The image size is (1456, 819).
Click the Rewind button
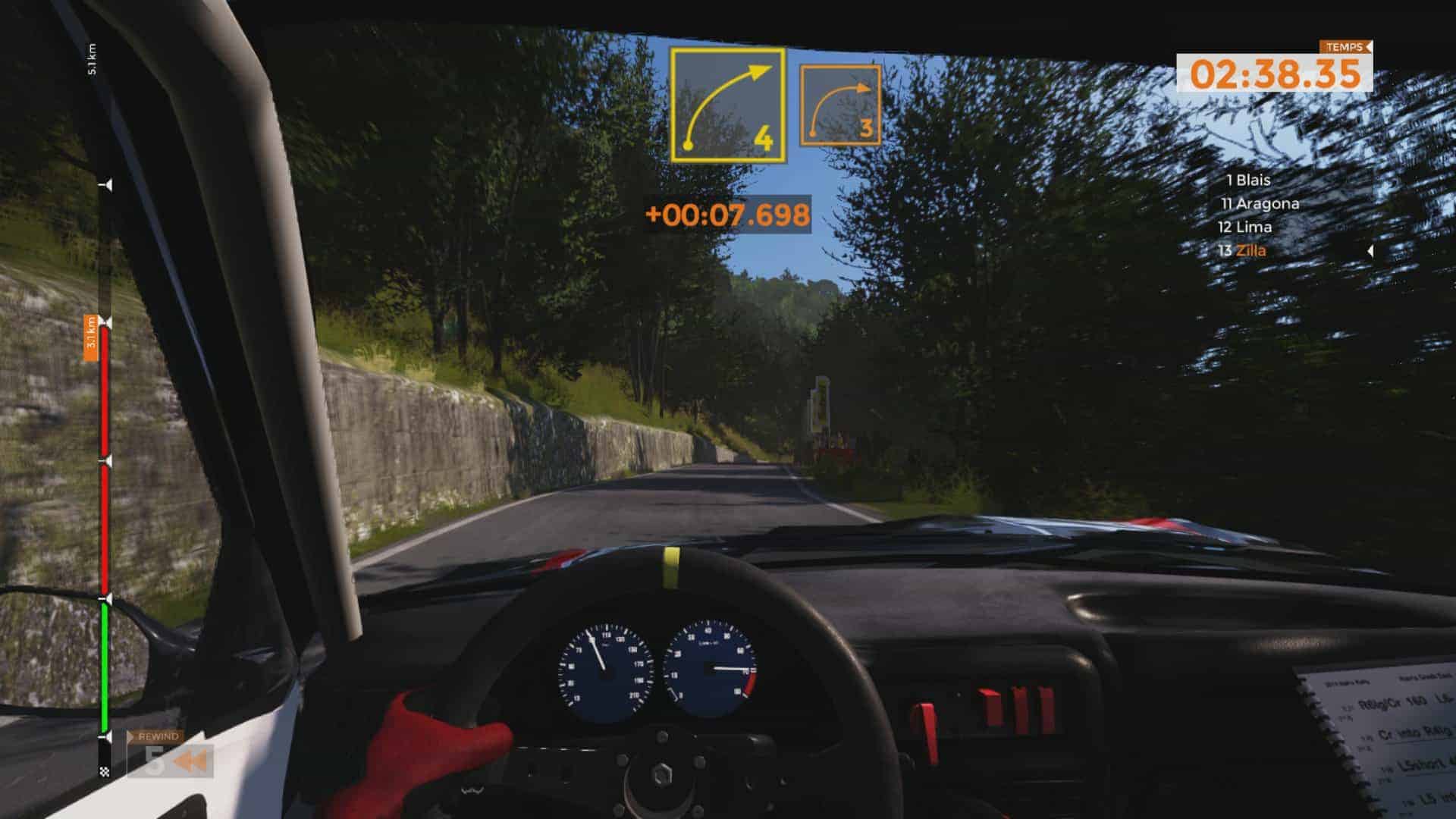(x=170, y=755)
